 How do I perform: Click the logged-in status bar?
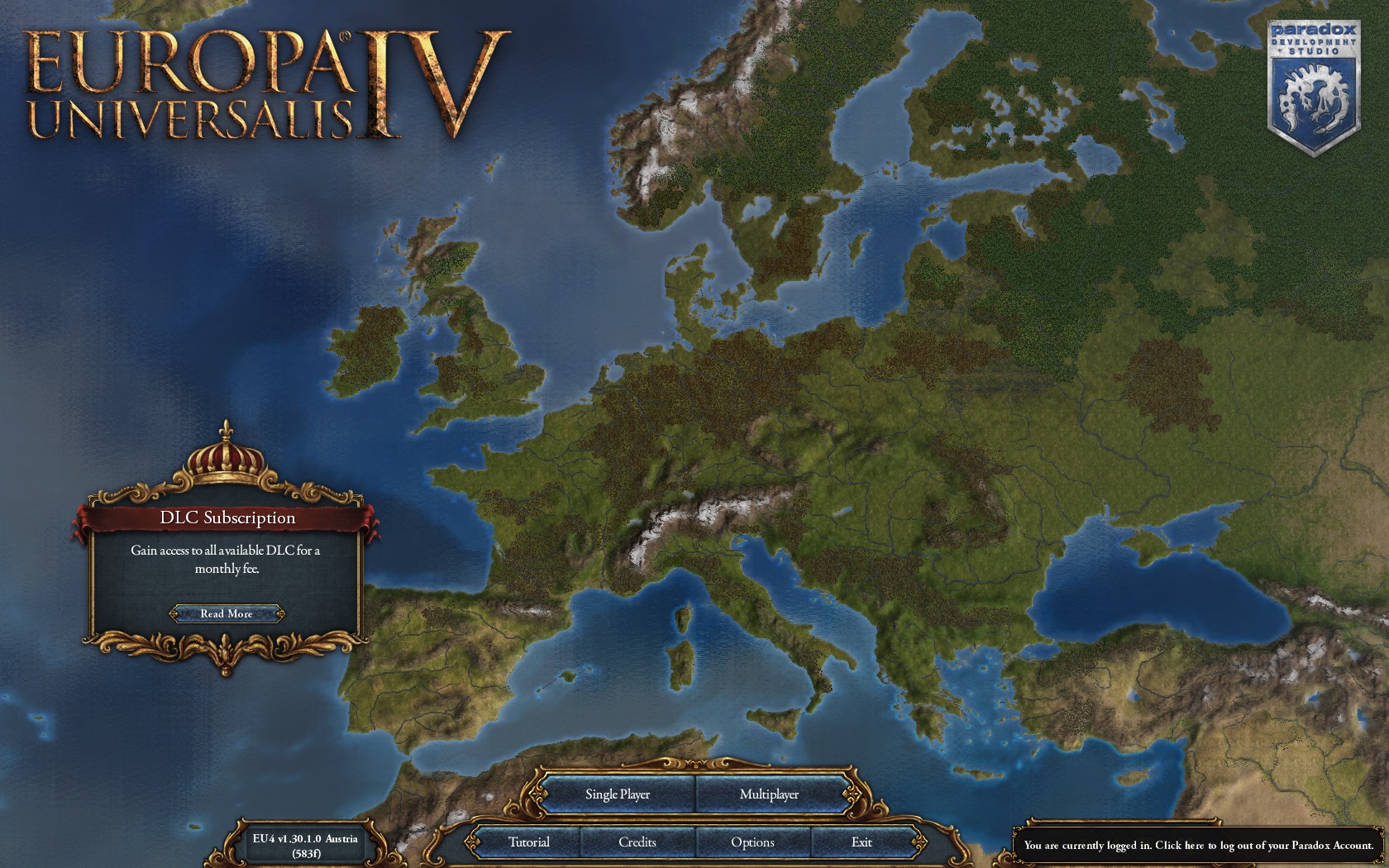[1196, 846]
